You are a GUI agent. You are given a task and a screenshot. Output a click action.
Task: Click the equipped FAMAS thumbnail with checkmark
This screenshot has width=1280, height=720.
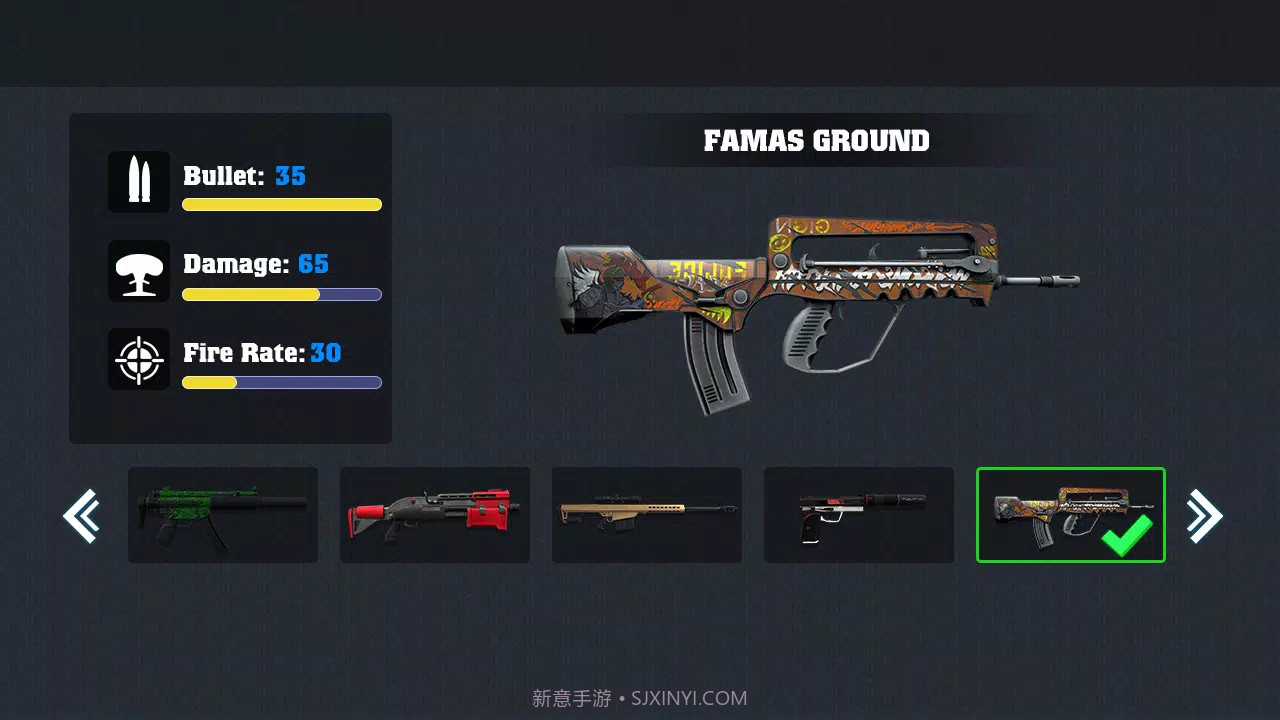pyautogui.click(x=1071, y=515)
